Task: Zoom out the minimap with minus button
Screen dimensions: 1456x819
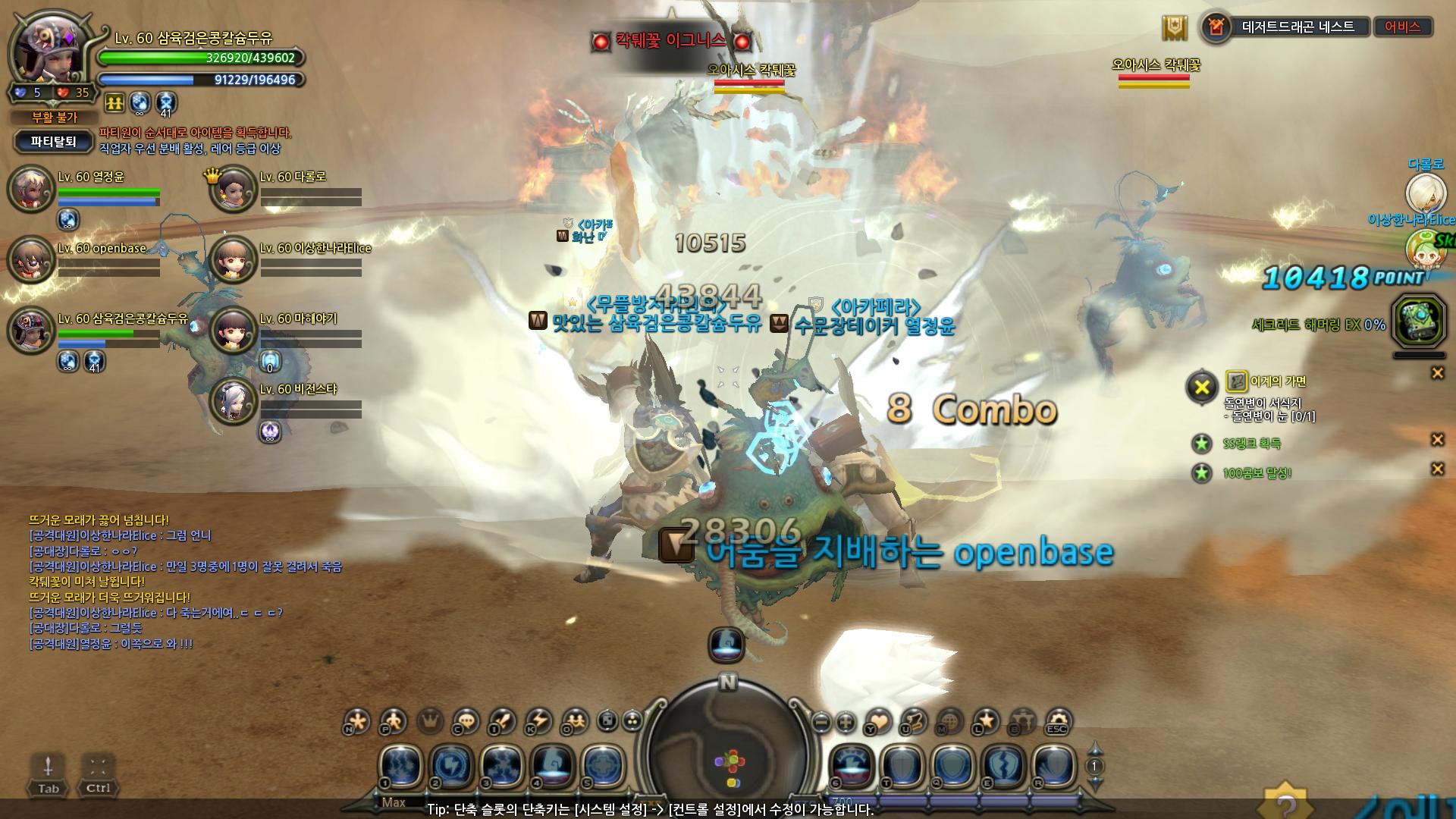Action: tap(821, 722)
